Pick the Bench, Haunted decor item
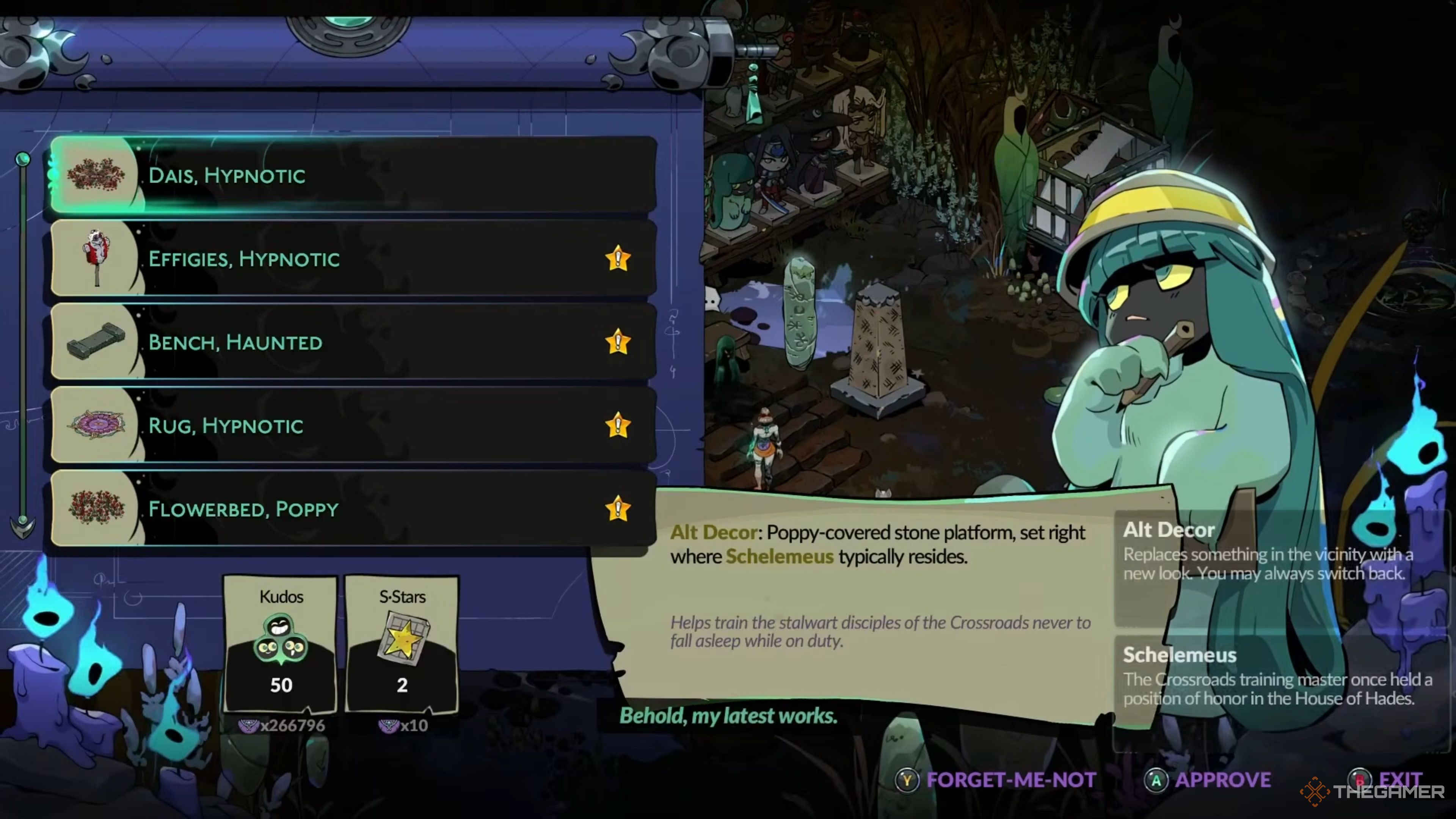 (x=353, y=342)
